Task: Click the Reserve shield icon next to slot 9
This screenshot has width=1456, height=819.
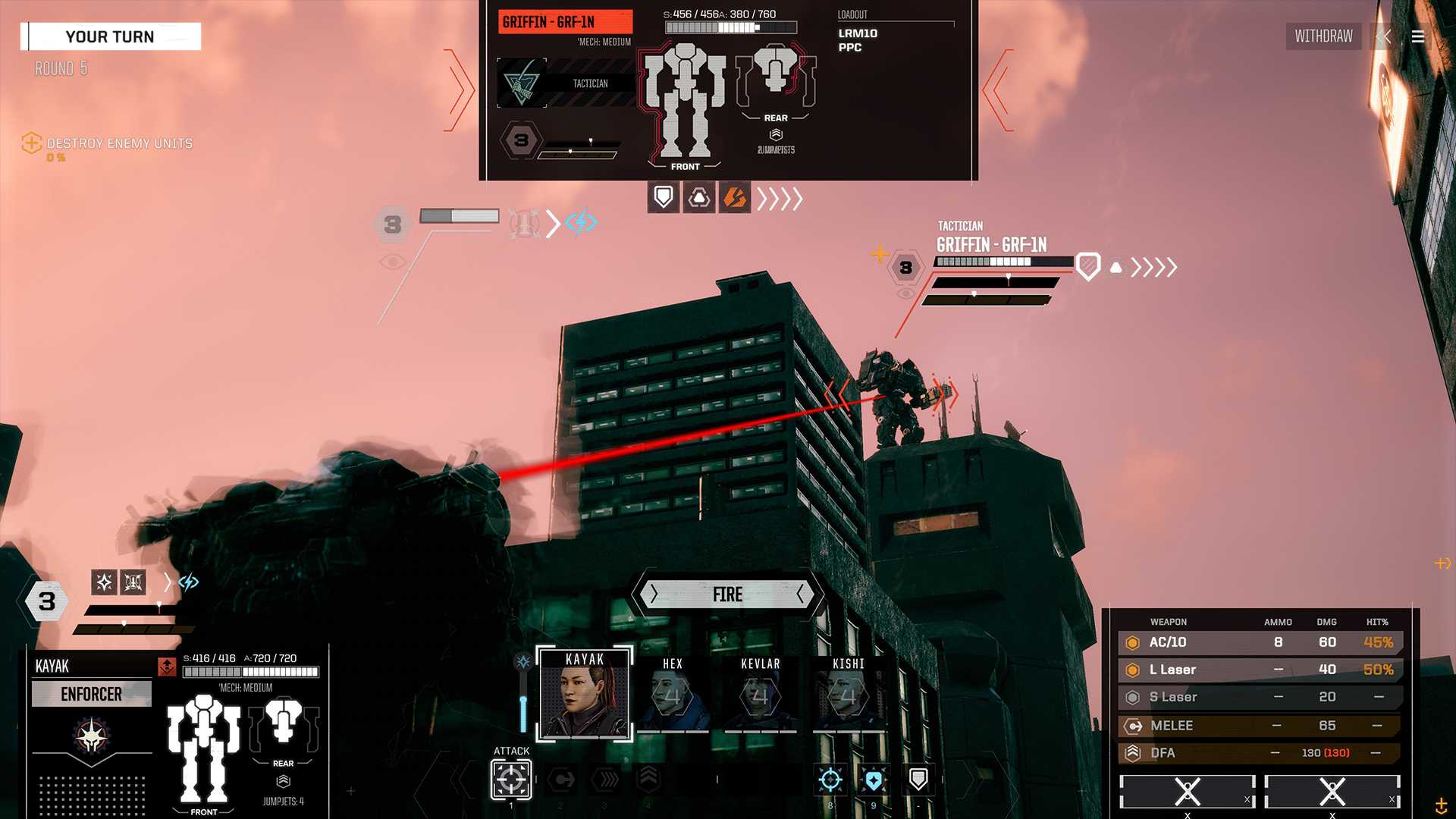Action: 918,778
